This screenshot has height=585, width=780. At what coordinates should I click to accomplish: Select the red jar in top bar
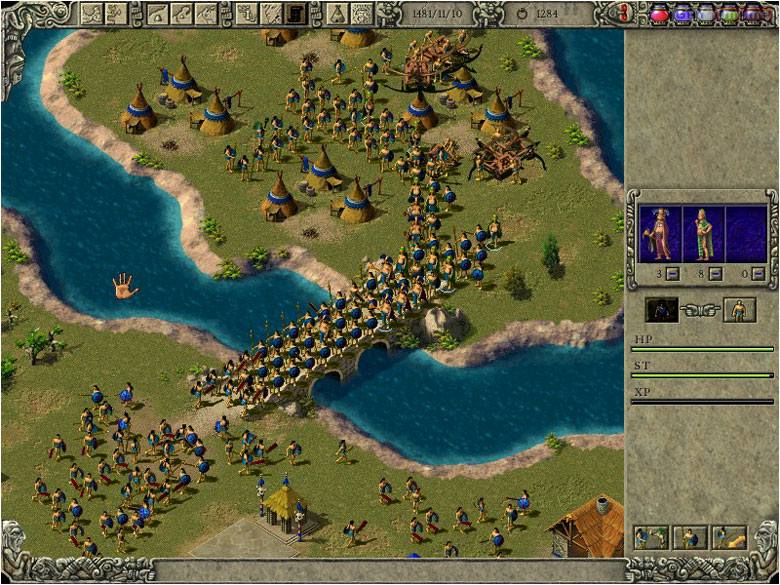660,13
